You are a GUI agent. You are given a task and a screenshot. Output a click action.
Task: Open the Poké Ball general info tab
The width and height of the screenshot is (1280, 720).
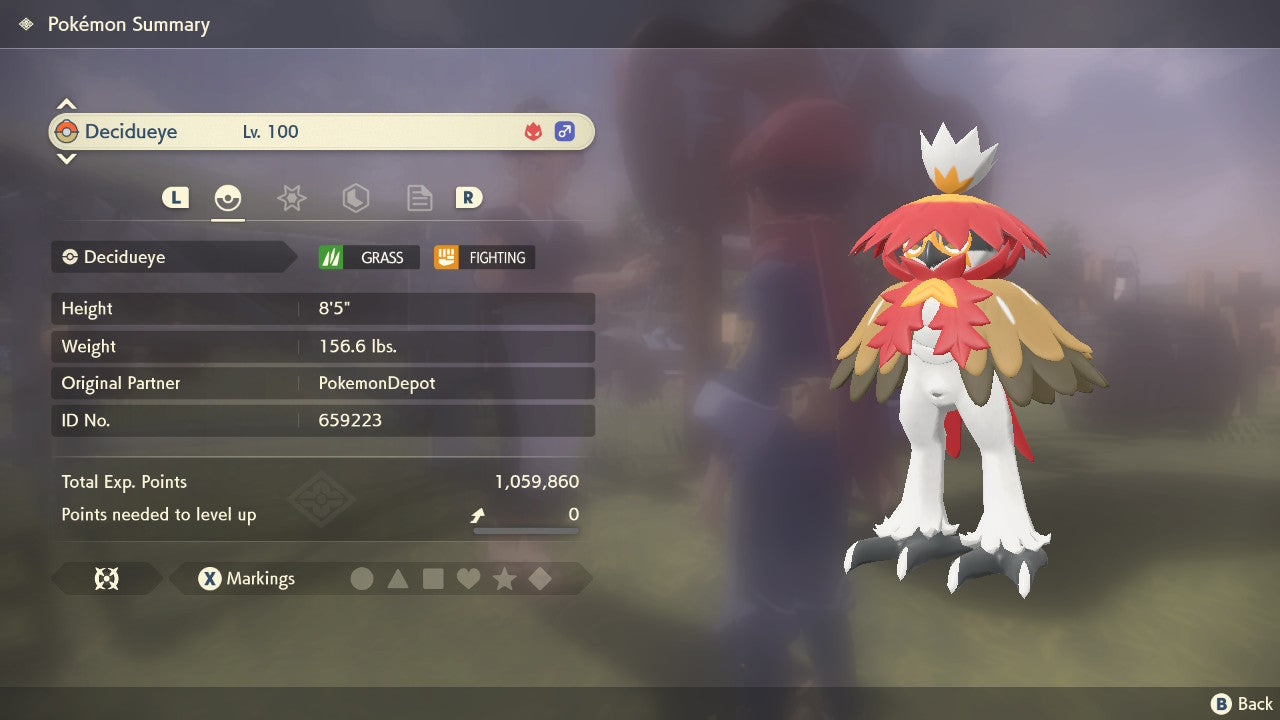tap(228, 198)
